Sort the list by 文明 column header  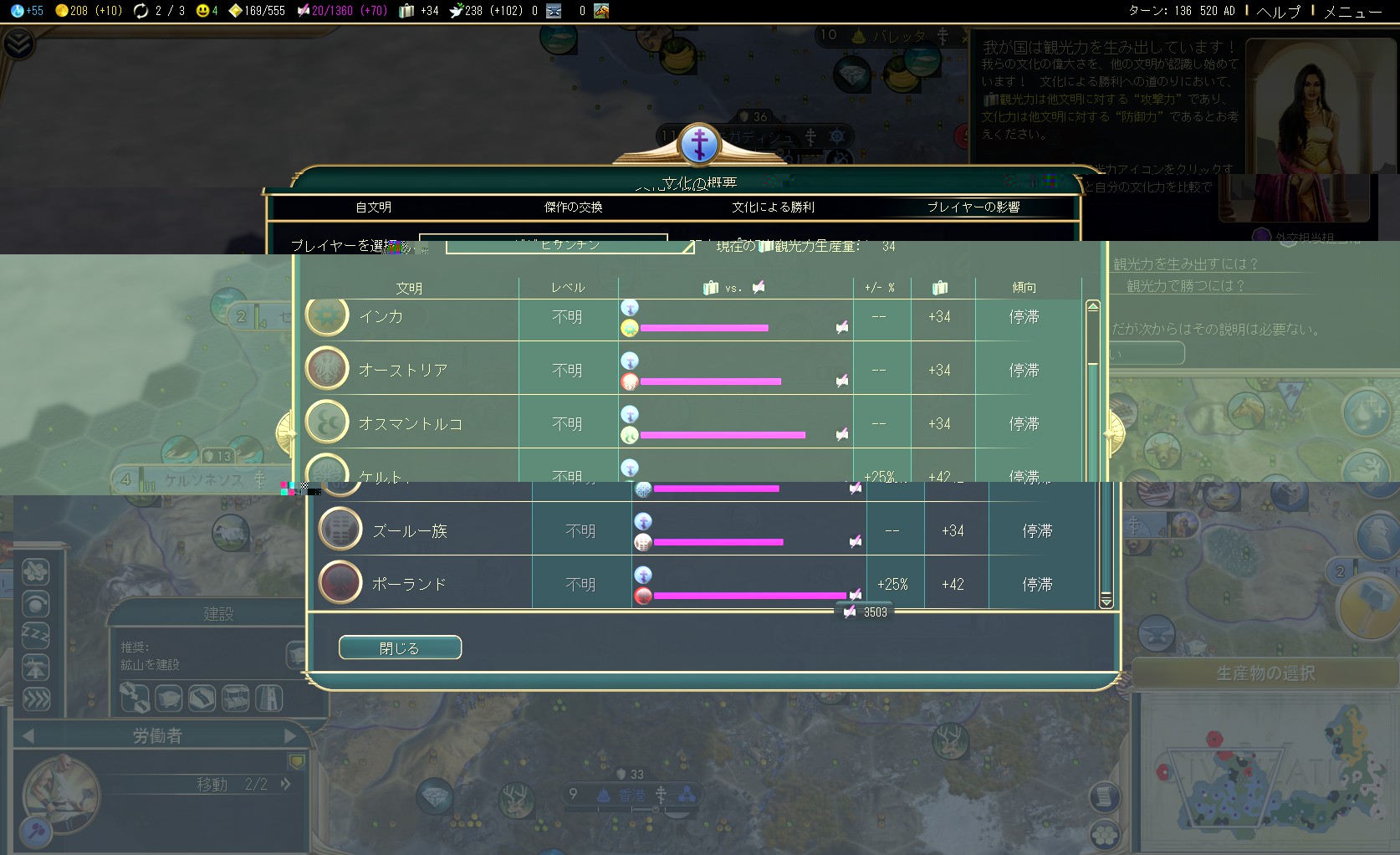(x=409, y=288)
